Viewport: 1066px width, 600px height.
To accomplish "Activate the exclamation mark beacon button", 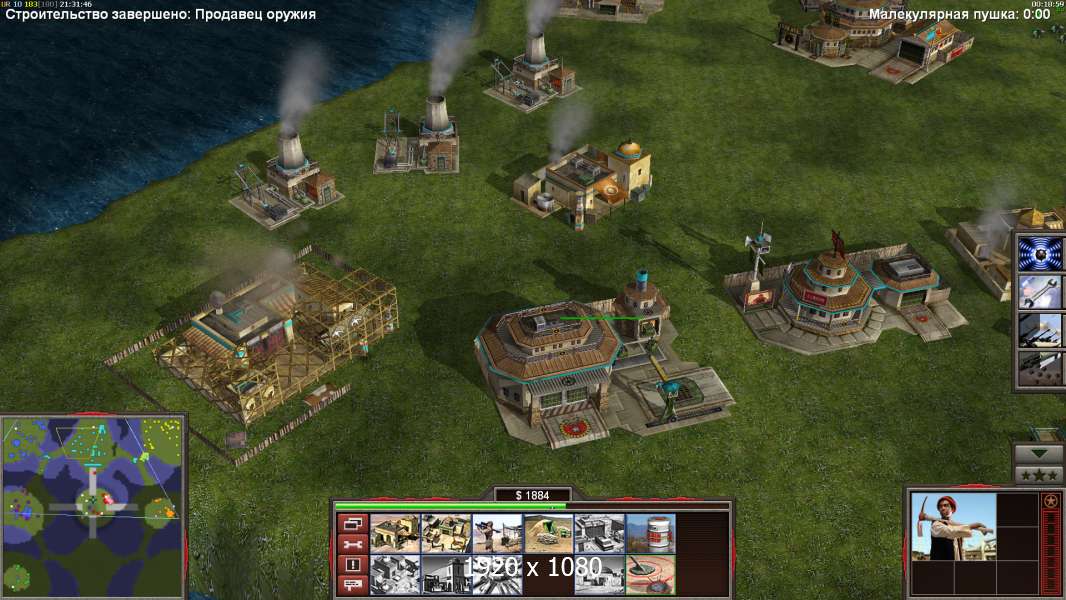I will (352, 565).
